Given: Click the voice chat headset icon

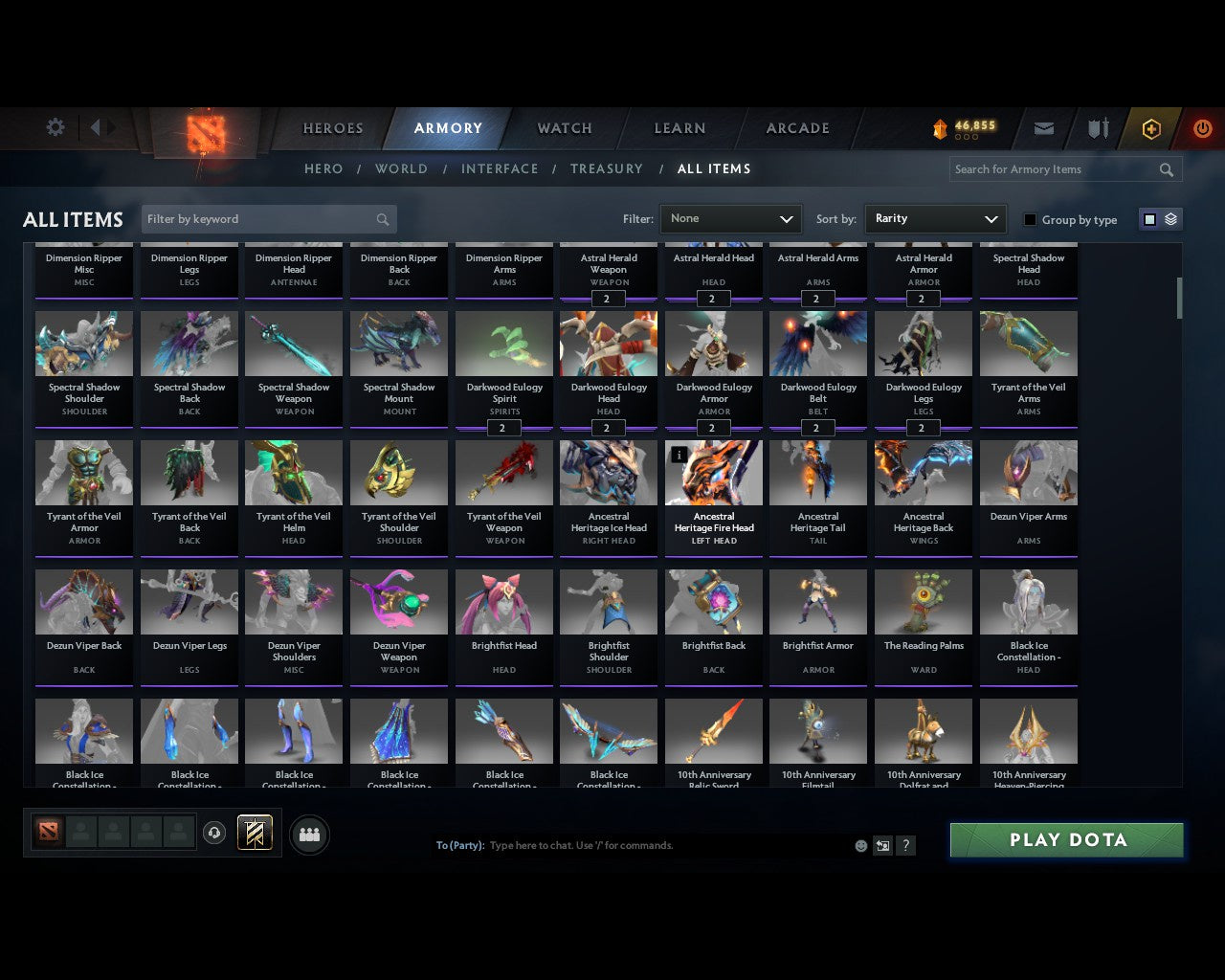Looking at the screenshot, I should (x=213, y=832).
